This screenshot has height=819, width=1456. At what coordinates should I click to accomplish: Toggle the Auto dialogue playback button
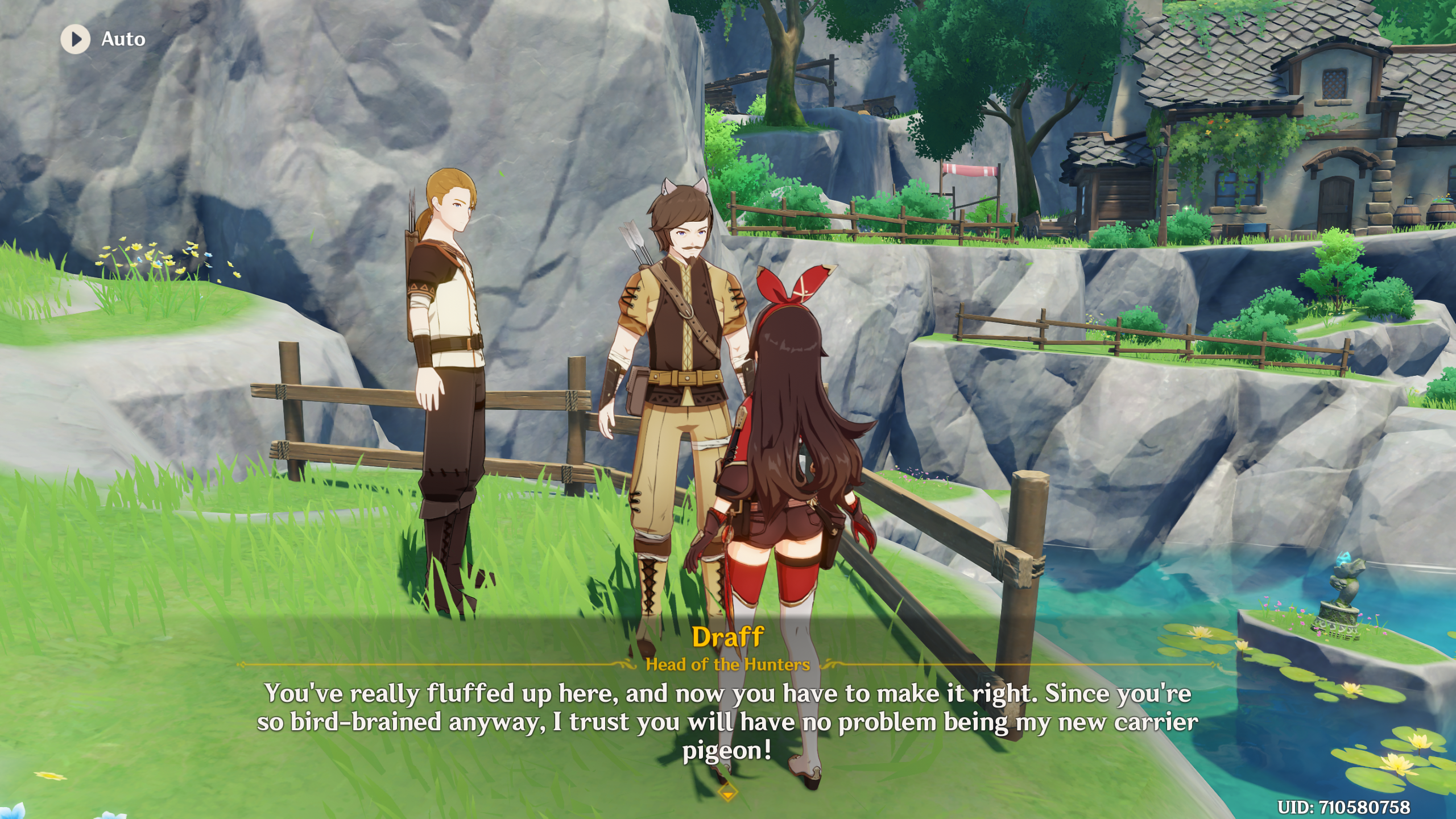pyautogui.click(x=76, y=39)
